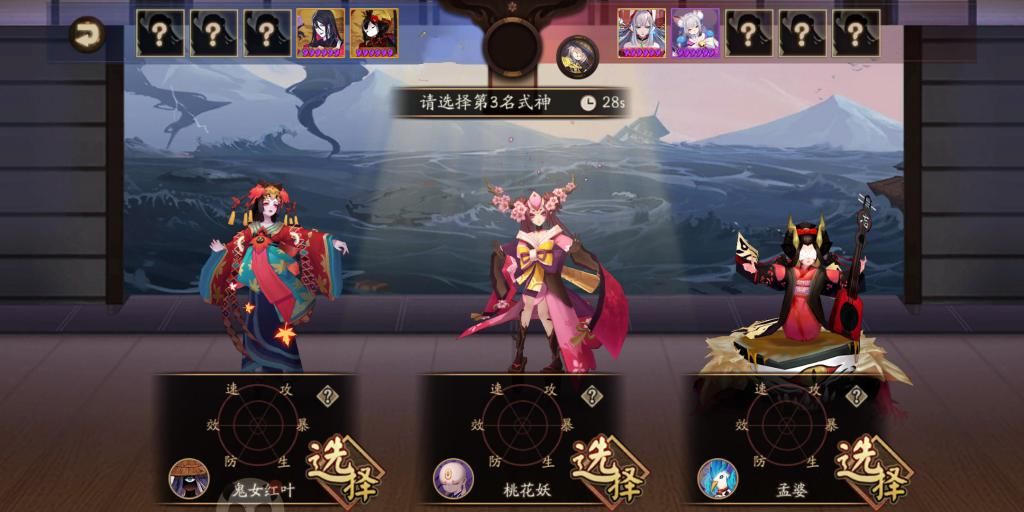Open the question mark help on 鬼女红叶's stat wheel

point(327,396)
